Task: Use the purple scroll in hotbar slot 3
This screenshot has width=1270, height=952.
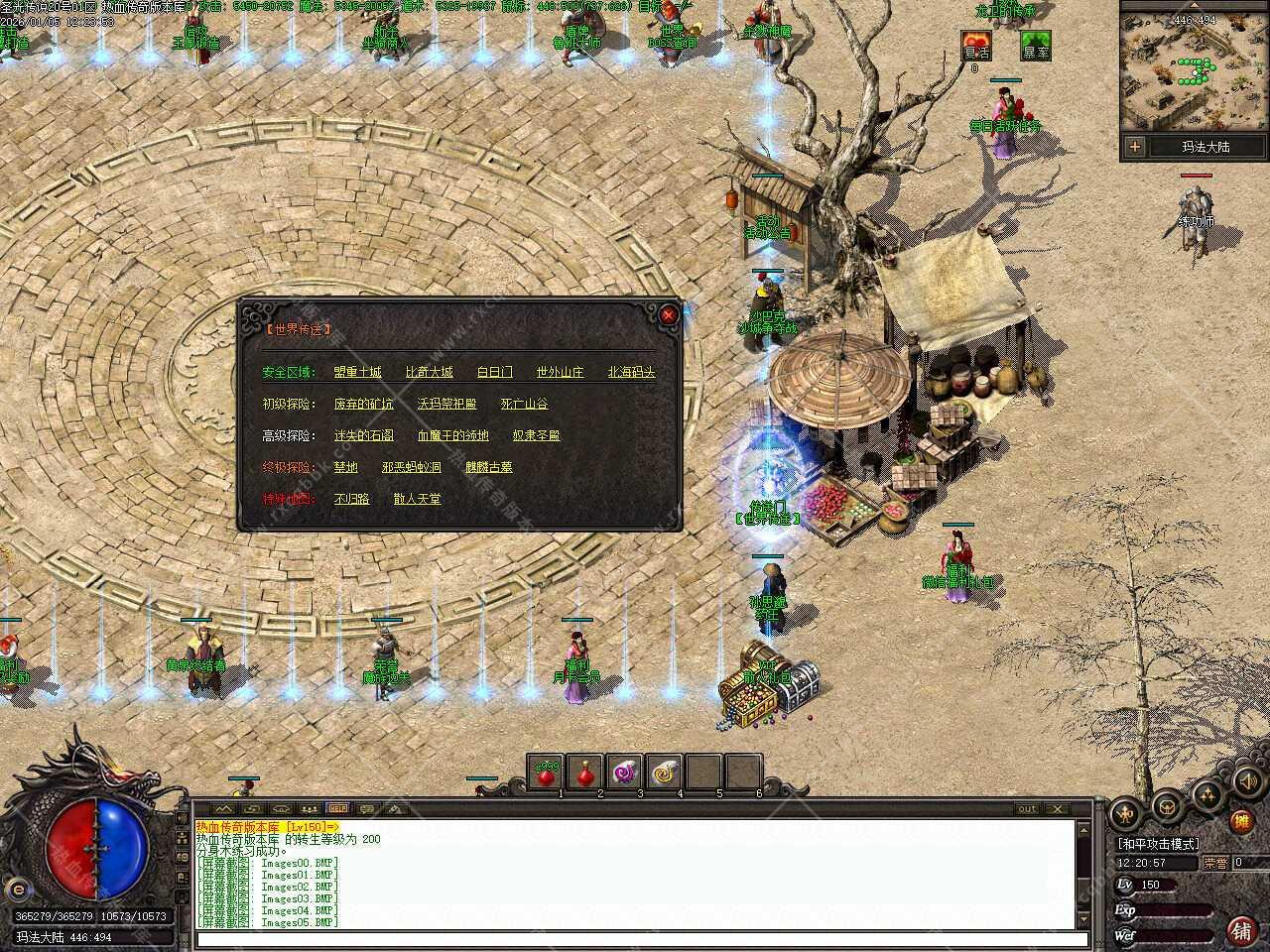Action: click(625, 773)
